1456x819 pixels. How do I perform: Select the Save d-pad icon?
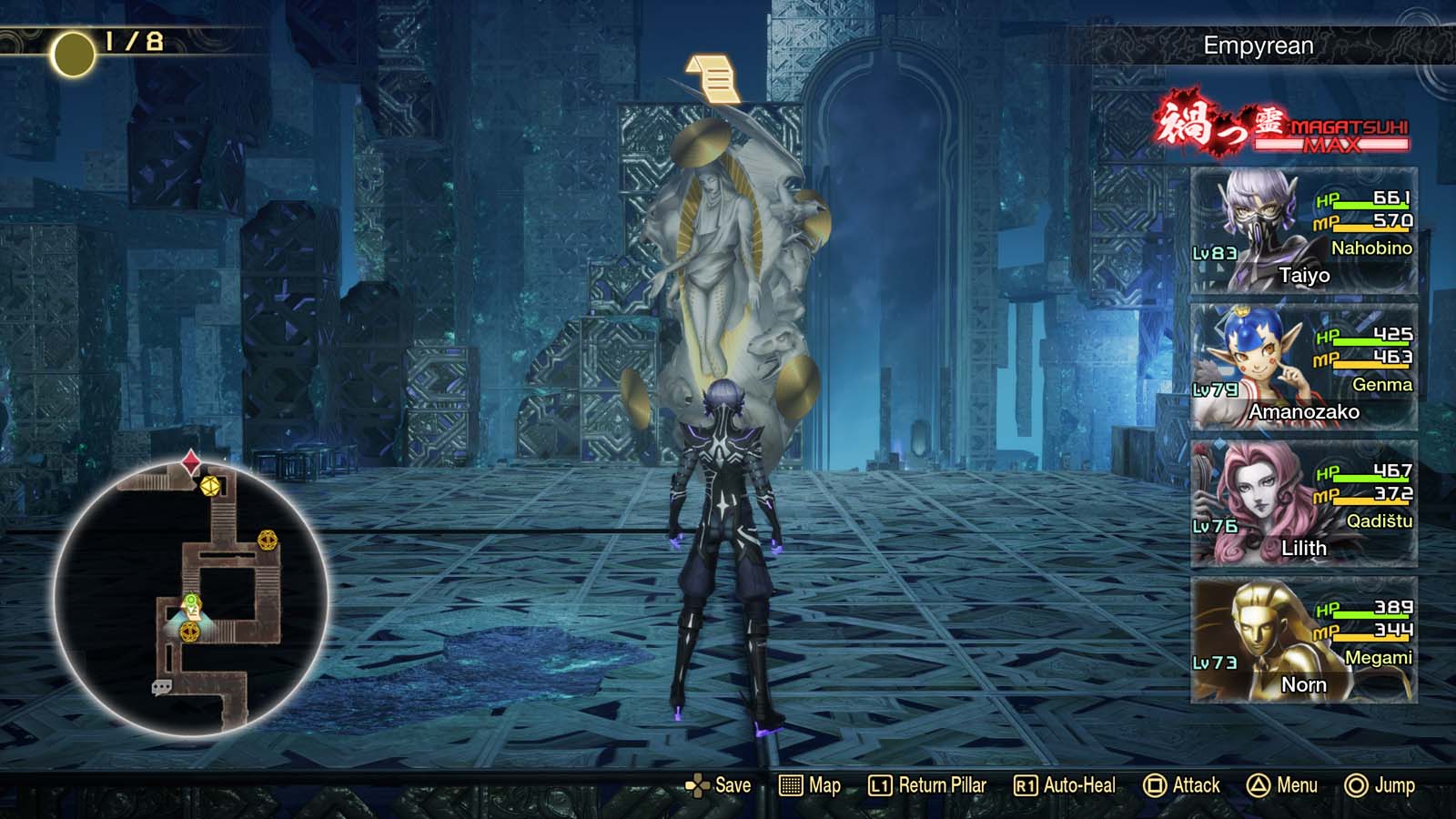pyautogui.click(x=699, y=784)
